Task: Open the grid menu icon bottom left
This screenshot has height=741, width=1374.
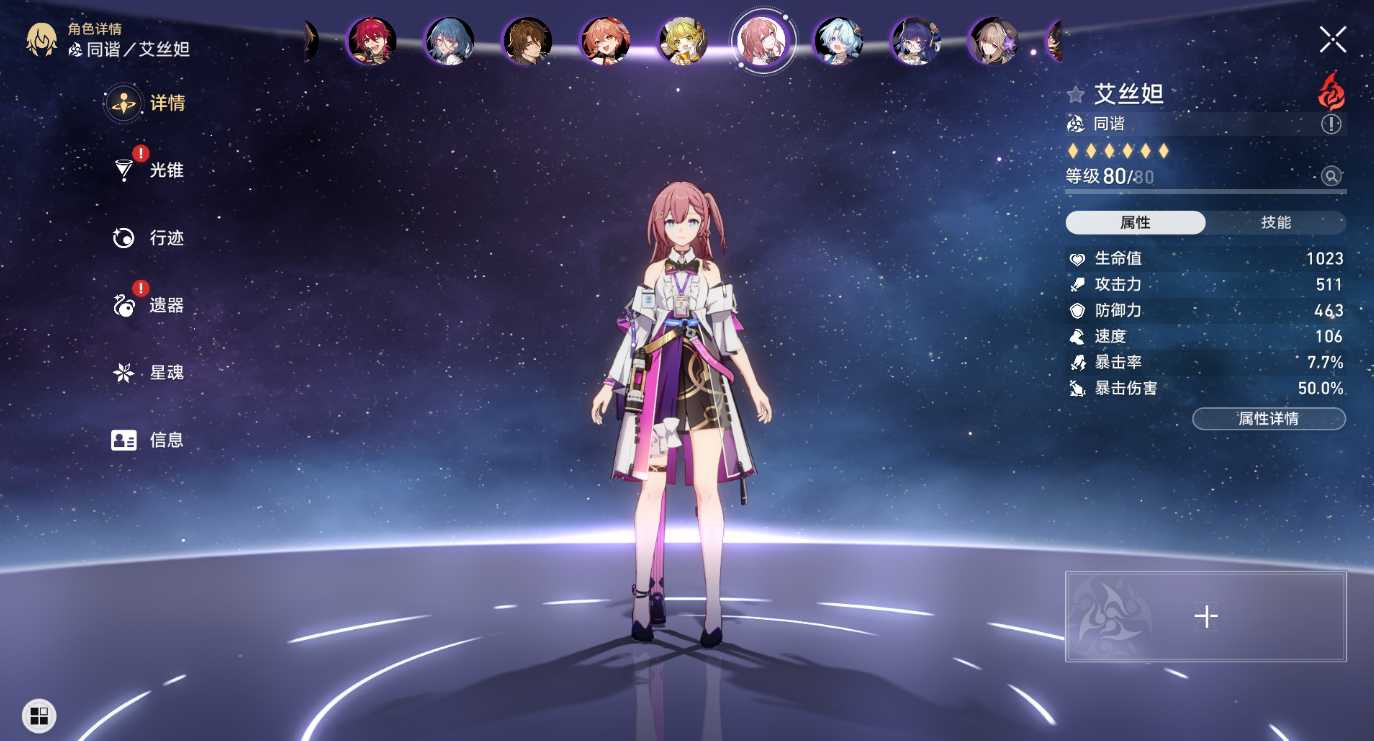Action: point(39,716)
